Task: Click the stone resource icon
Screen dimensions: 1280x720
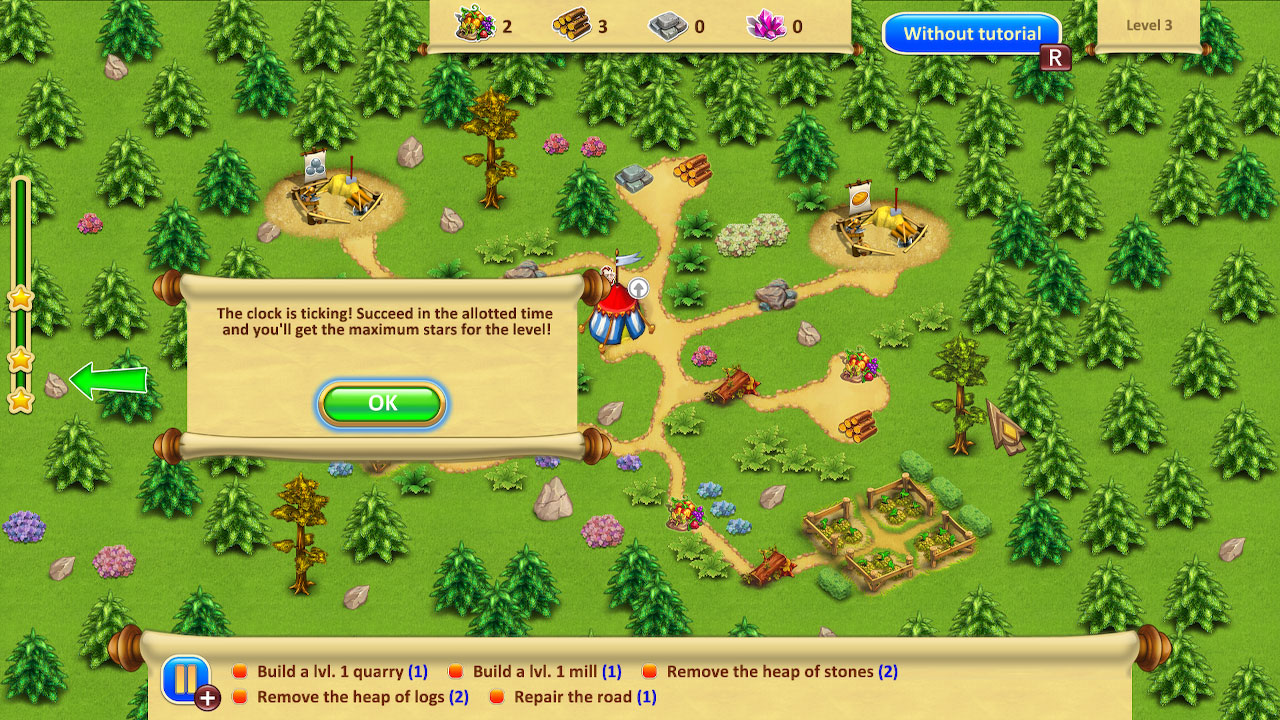Action: tap(669, 26)
